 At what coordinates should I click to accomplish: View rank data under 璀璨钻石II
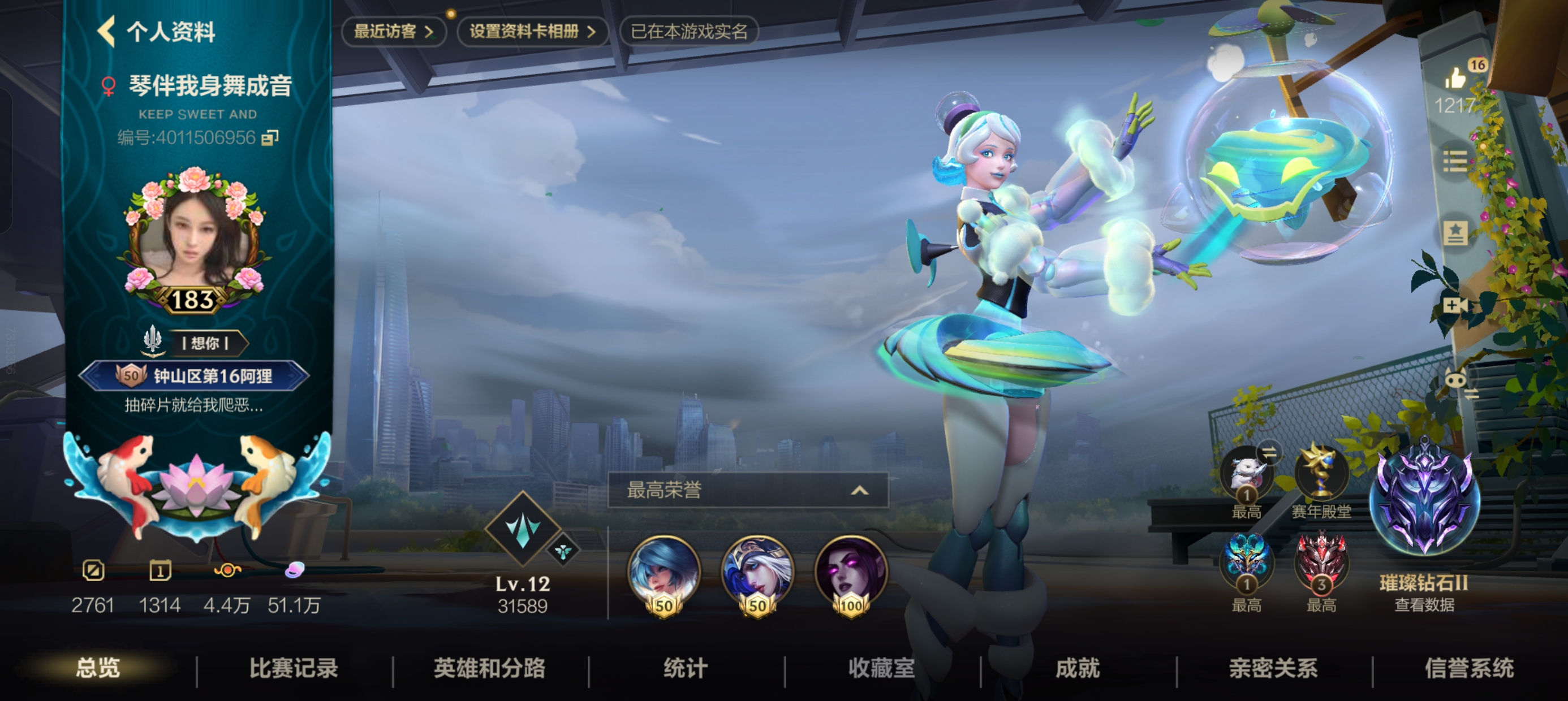pyautogui.click(x=1424, y=605)
